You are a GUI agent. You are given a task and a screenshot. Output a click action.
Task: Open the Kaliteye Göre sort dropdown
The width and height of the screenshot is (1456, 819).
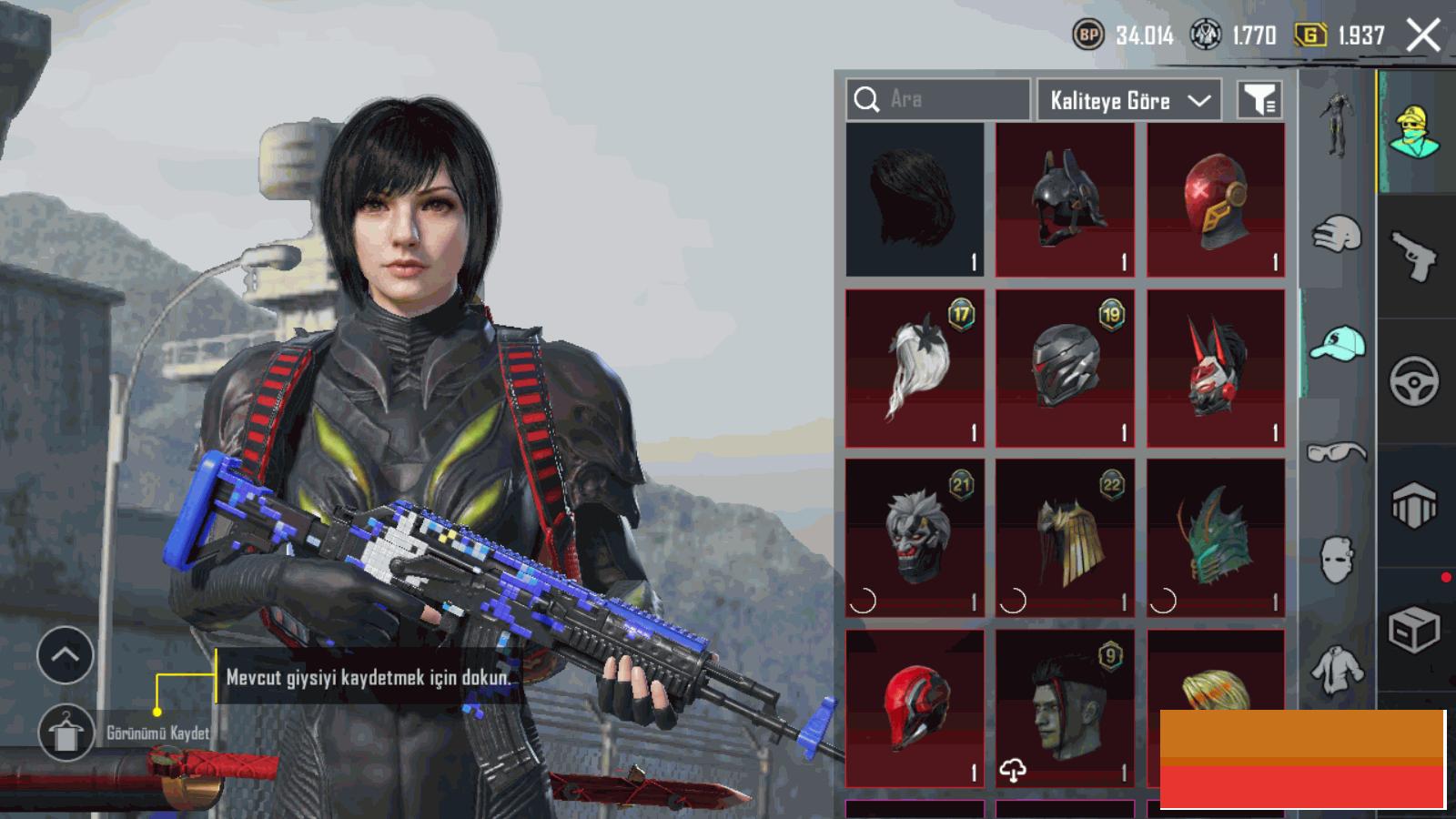click(x=1129, y=100)
